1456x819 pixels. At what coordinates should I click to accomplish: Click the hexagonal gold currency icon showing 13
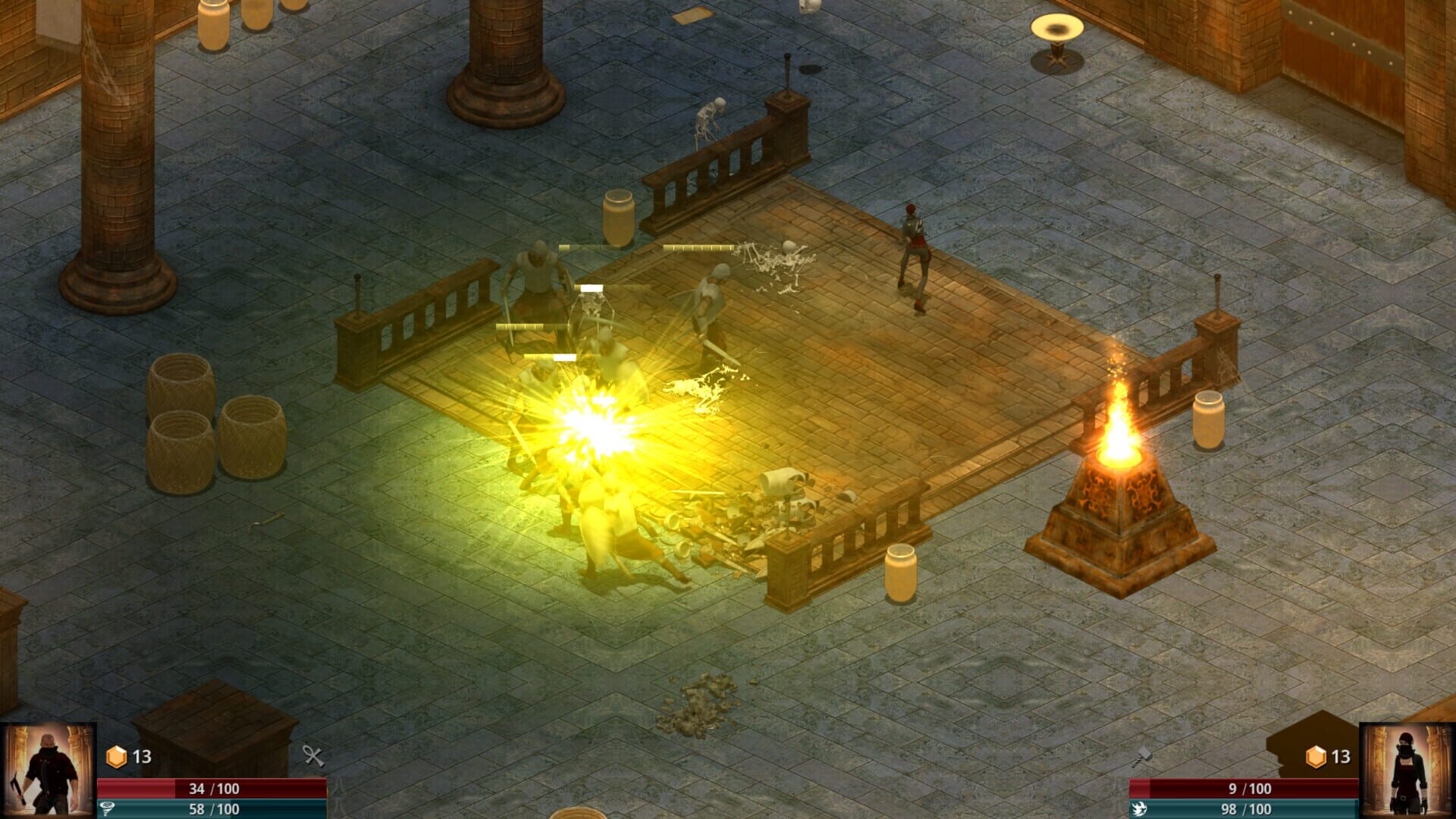pos(116,756)
